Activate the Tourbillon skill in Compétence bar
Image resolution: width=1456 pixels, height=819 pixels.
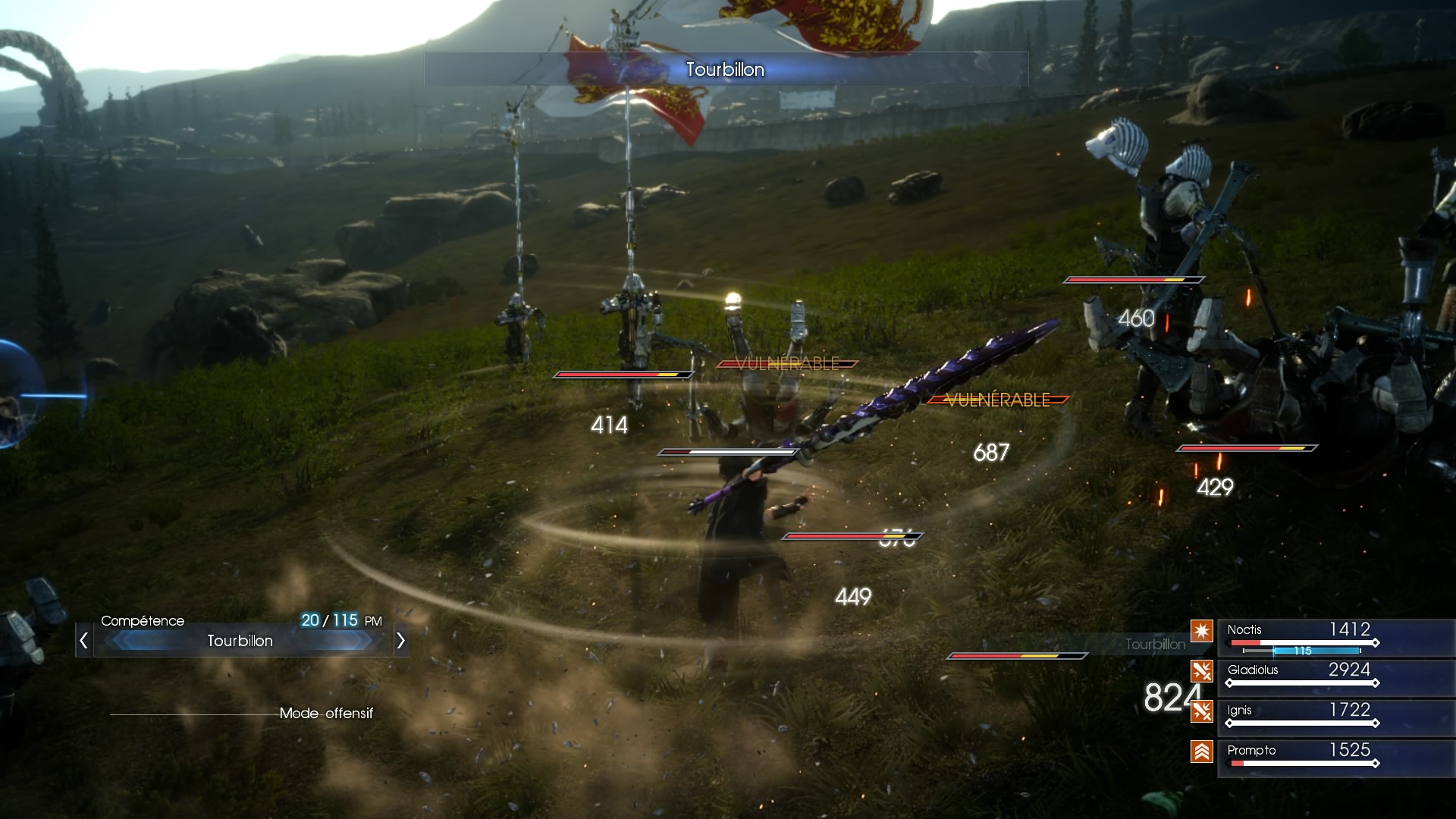pos(240,641)
